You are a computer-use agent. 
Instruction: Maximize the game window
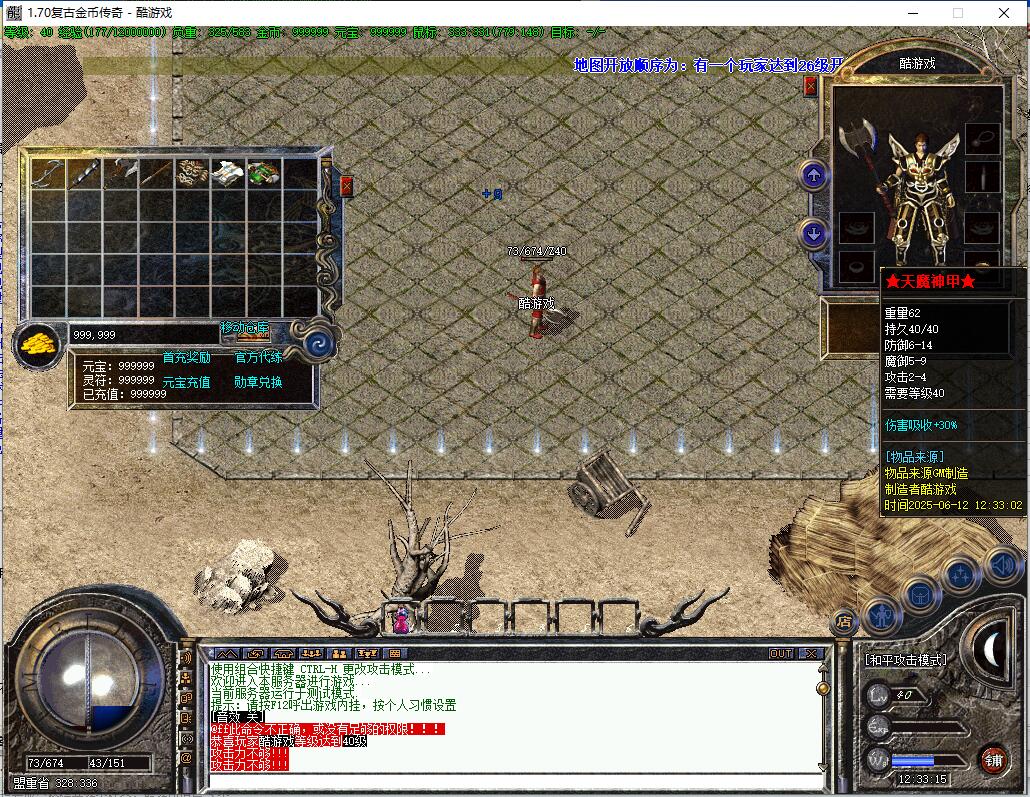[x=957, y=13]
